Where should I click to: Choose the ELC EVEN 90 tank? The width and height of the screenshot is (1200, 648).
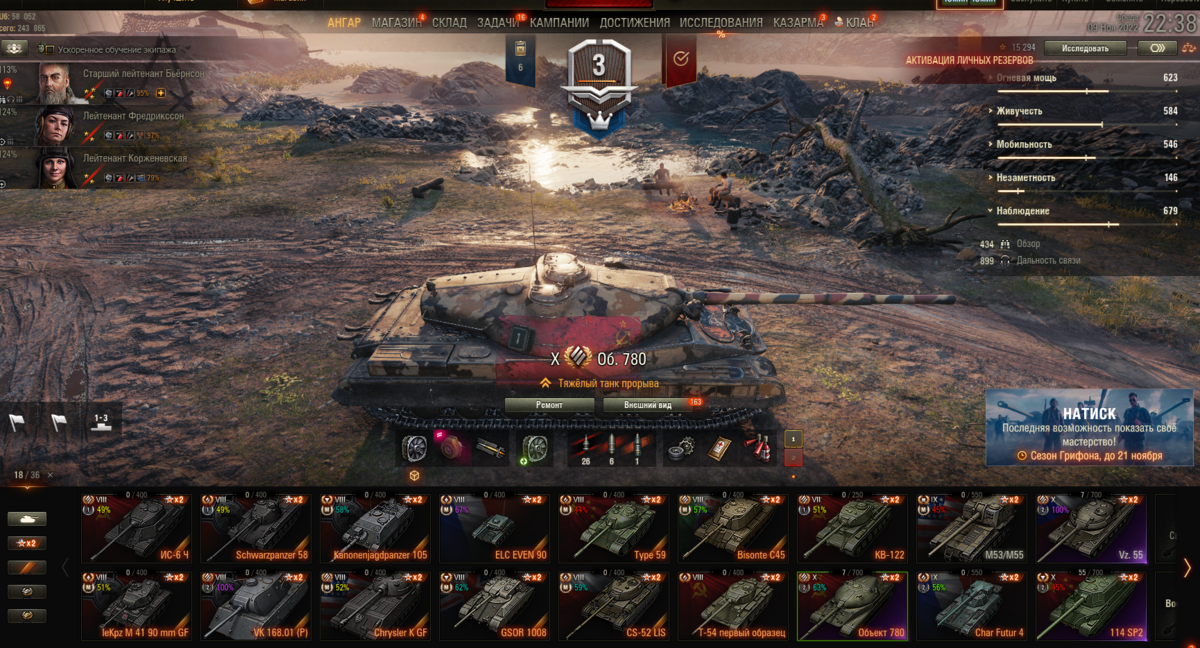tap(495, 527)
